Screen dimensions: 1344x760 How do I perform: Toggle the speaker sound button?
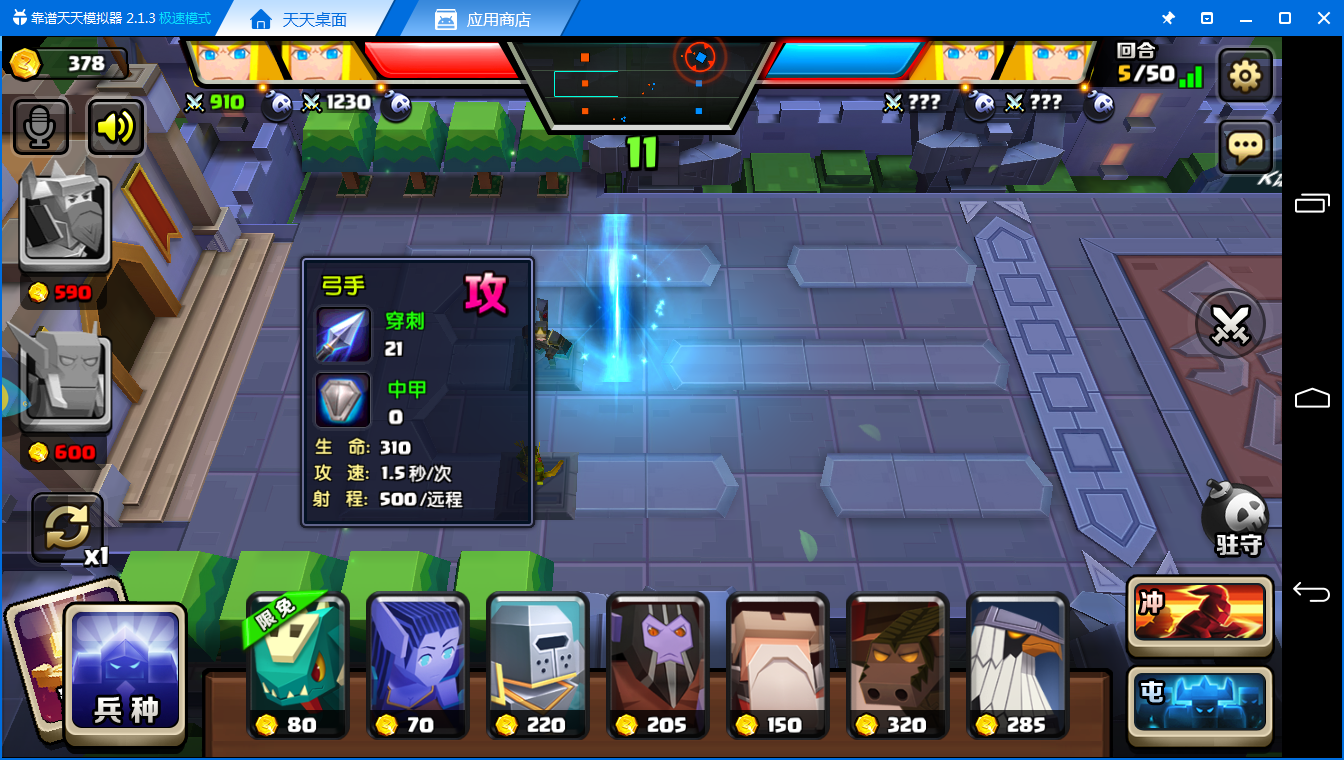(116, 127)
